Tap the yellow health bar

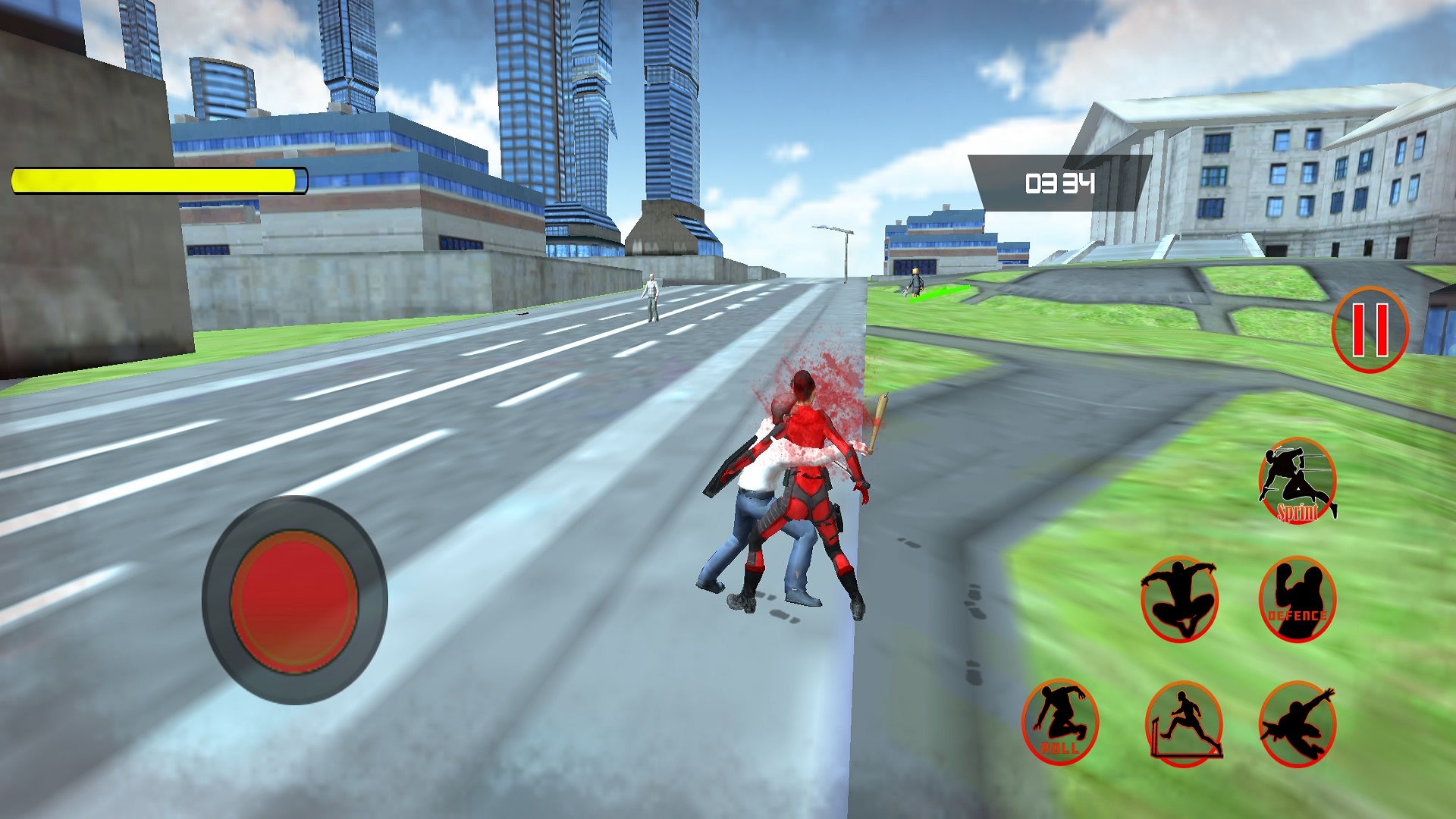[x=155, y=180]
